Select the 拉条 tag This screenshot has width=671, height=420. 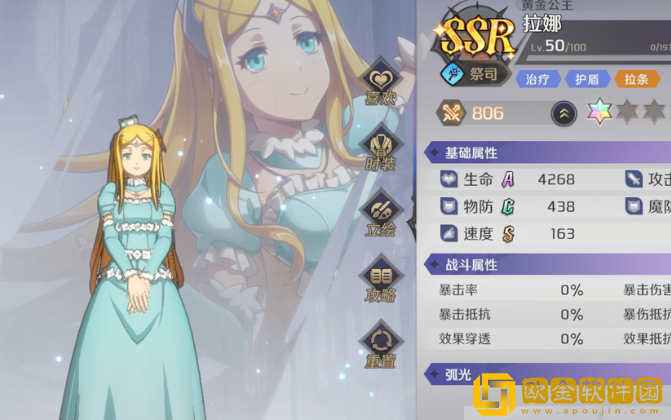pyautogui.click(x=635, y=79)
